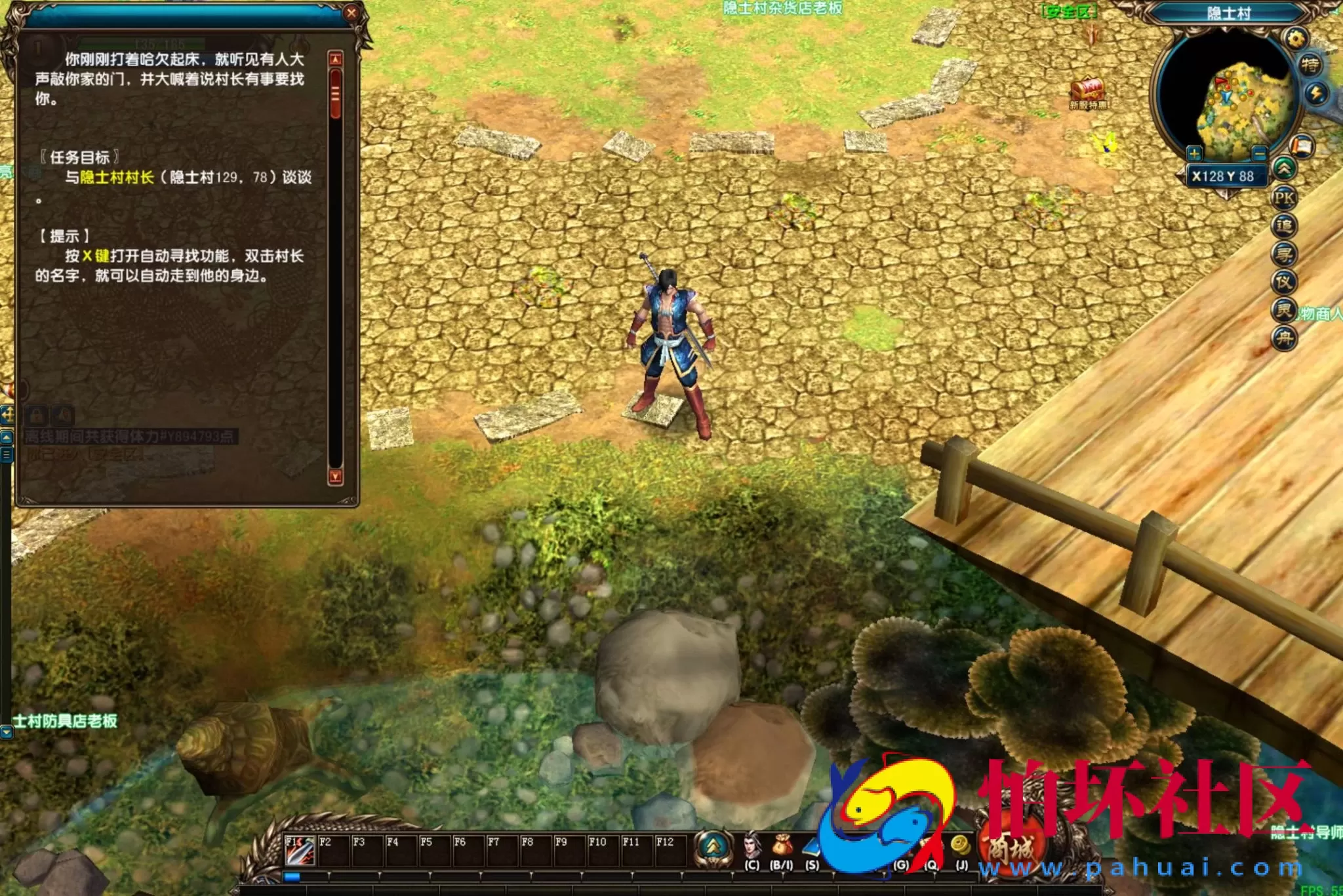Image resolution: width=1343 pixels, height=896 pixels.
Task: Click the 新服特惠 treasure chest icon
Action: point(1088,87)
